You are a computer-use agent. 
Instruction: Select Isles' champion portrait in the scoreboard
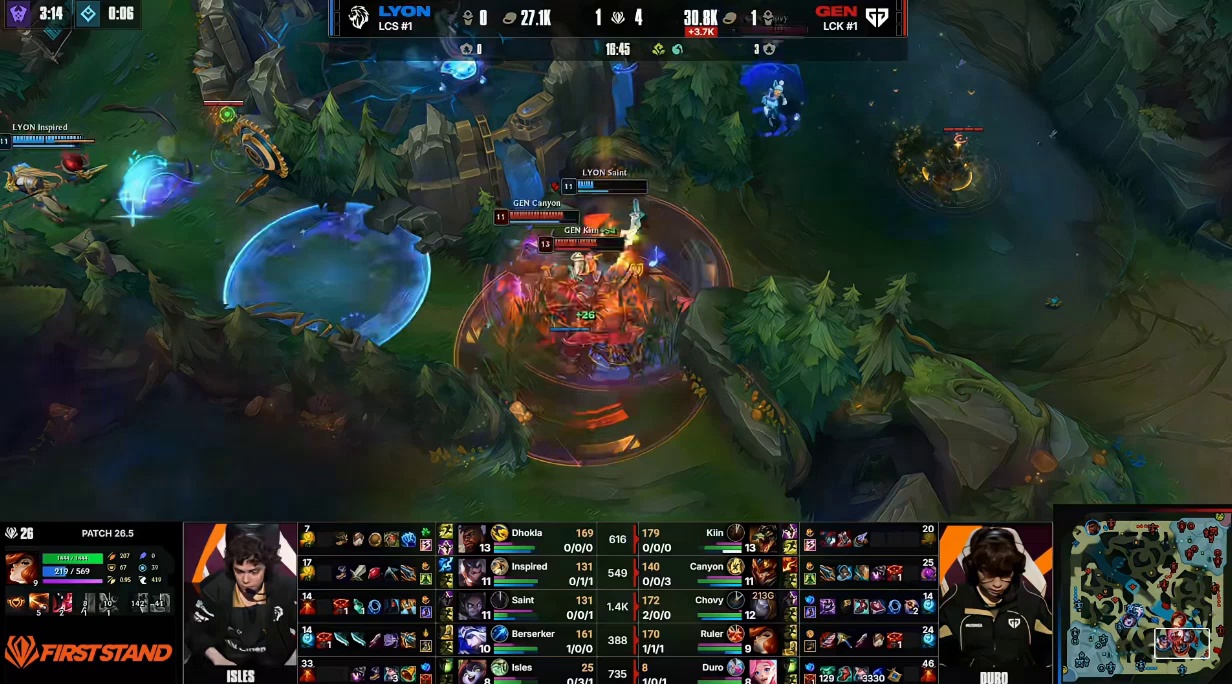pos(472,671)
